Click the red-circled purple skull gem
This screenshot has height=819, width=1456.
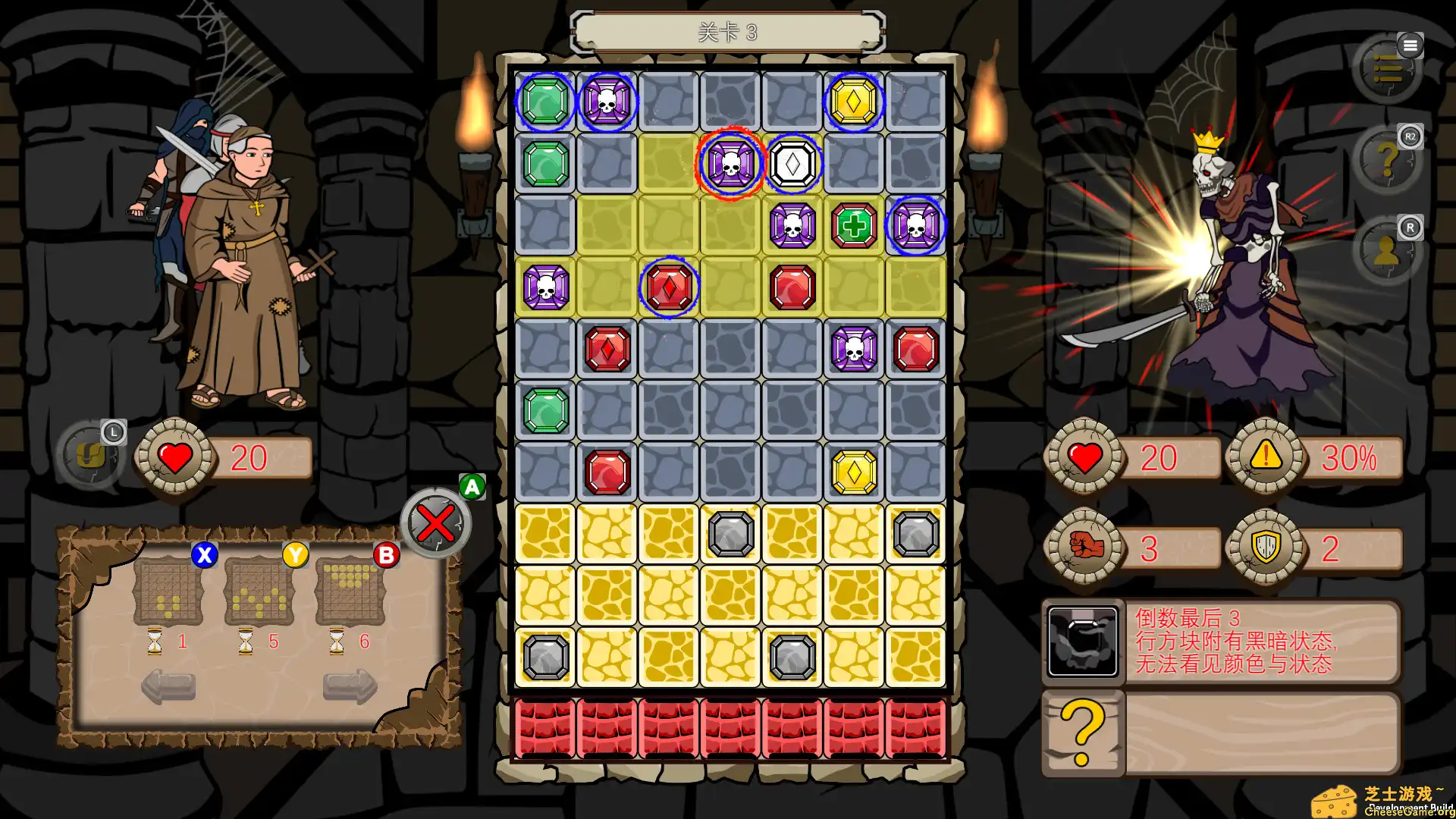730,163
